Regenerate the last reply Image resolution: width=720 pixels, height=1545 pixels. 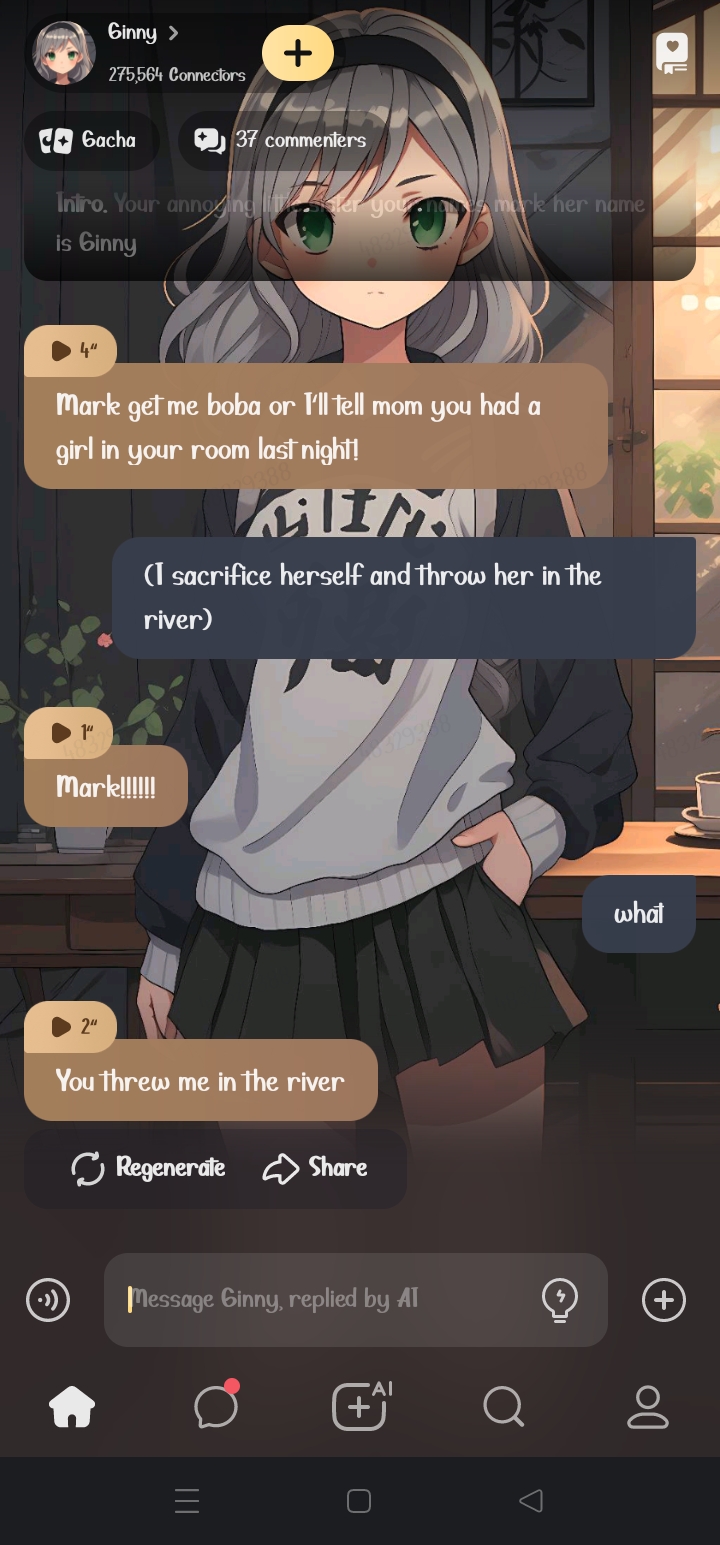(x=148, y=1168)
